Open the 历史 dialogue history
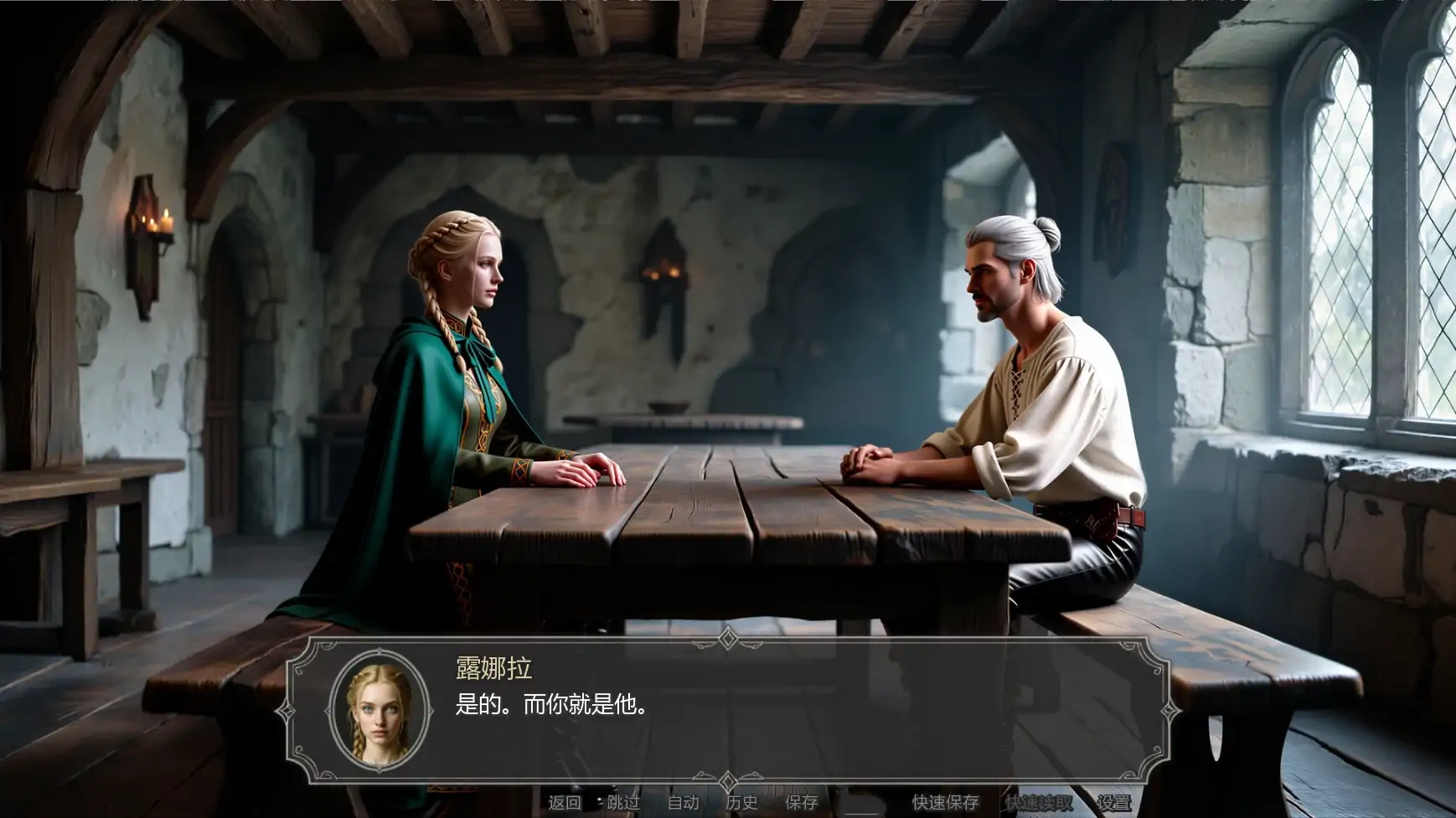Image resolution: width=1456 pixels, height=818 pixels. (741, 804)
